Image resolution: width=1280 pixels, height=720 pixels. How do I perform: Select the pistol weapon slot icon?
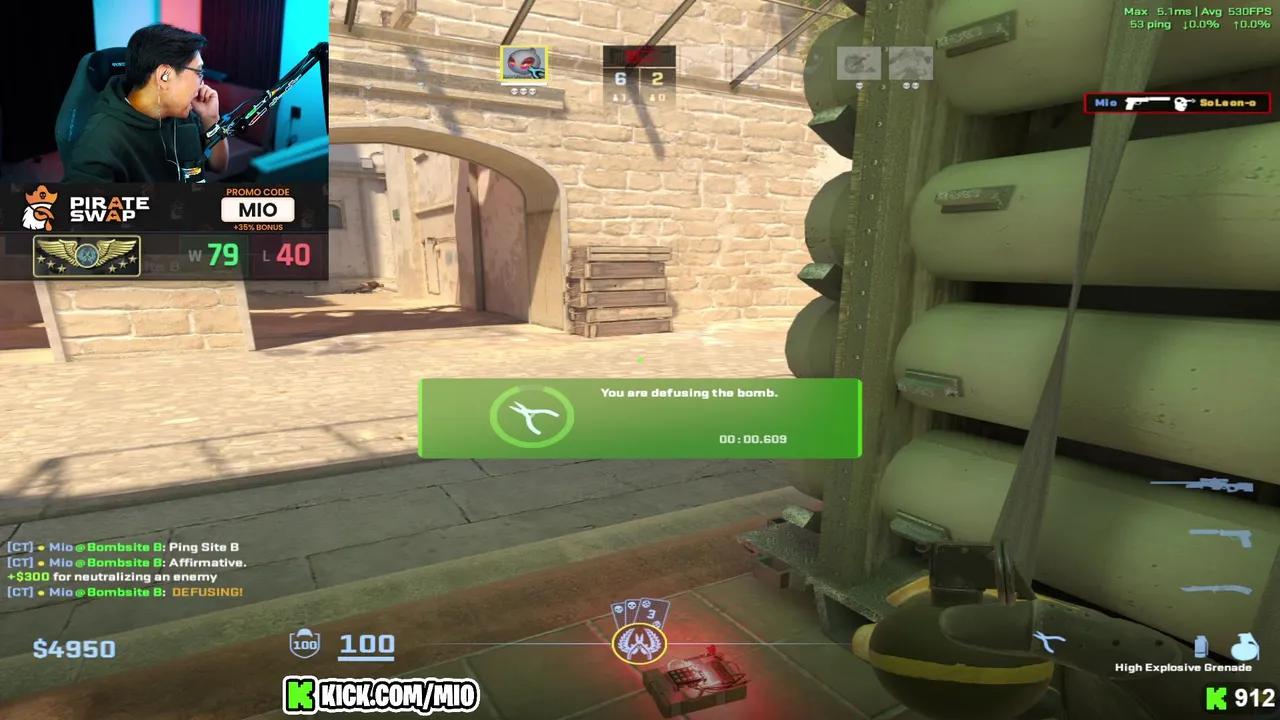(x=1222, y=536)
